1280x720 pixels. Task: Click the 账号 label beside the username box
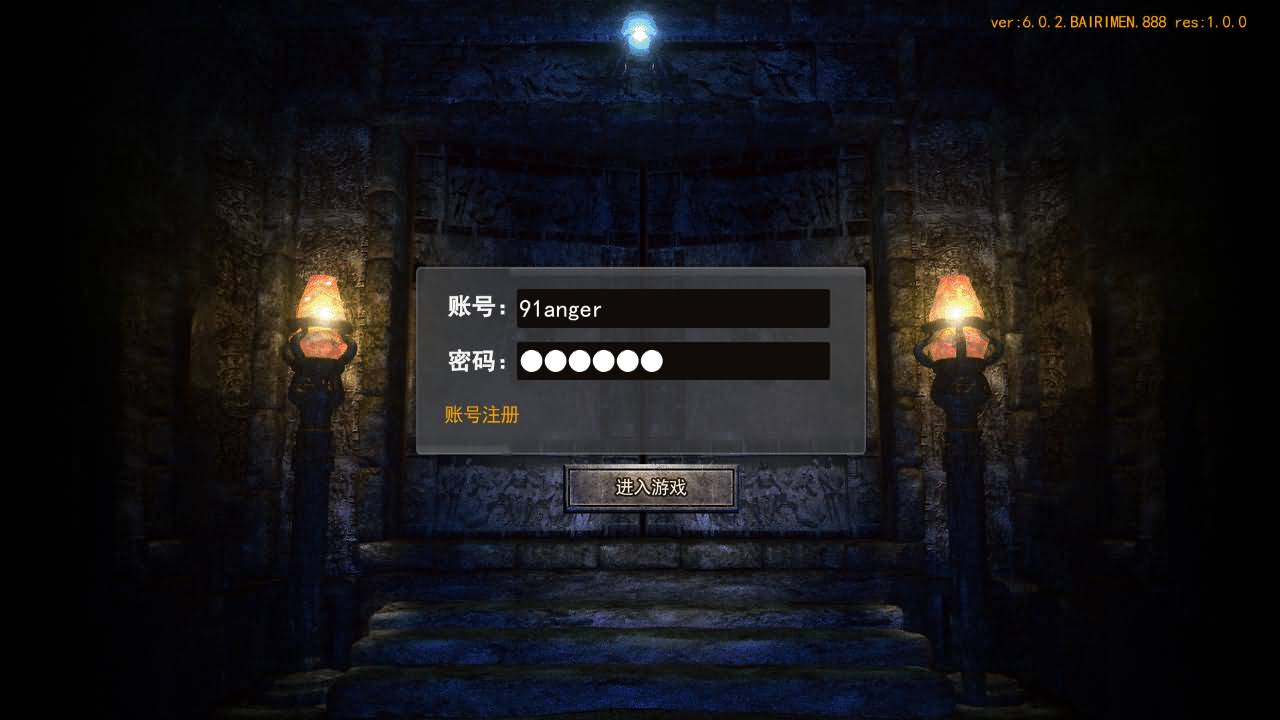(474, 309)
